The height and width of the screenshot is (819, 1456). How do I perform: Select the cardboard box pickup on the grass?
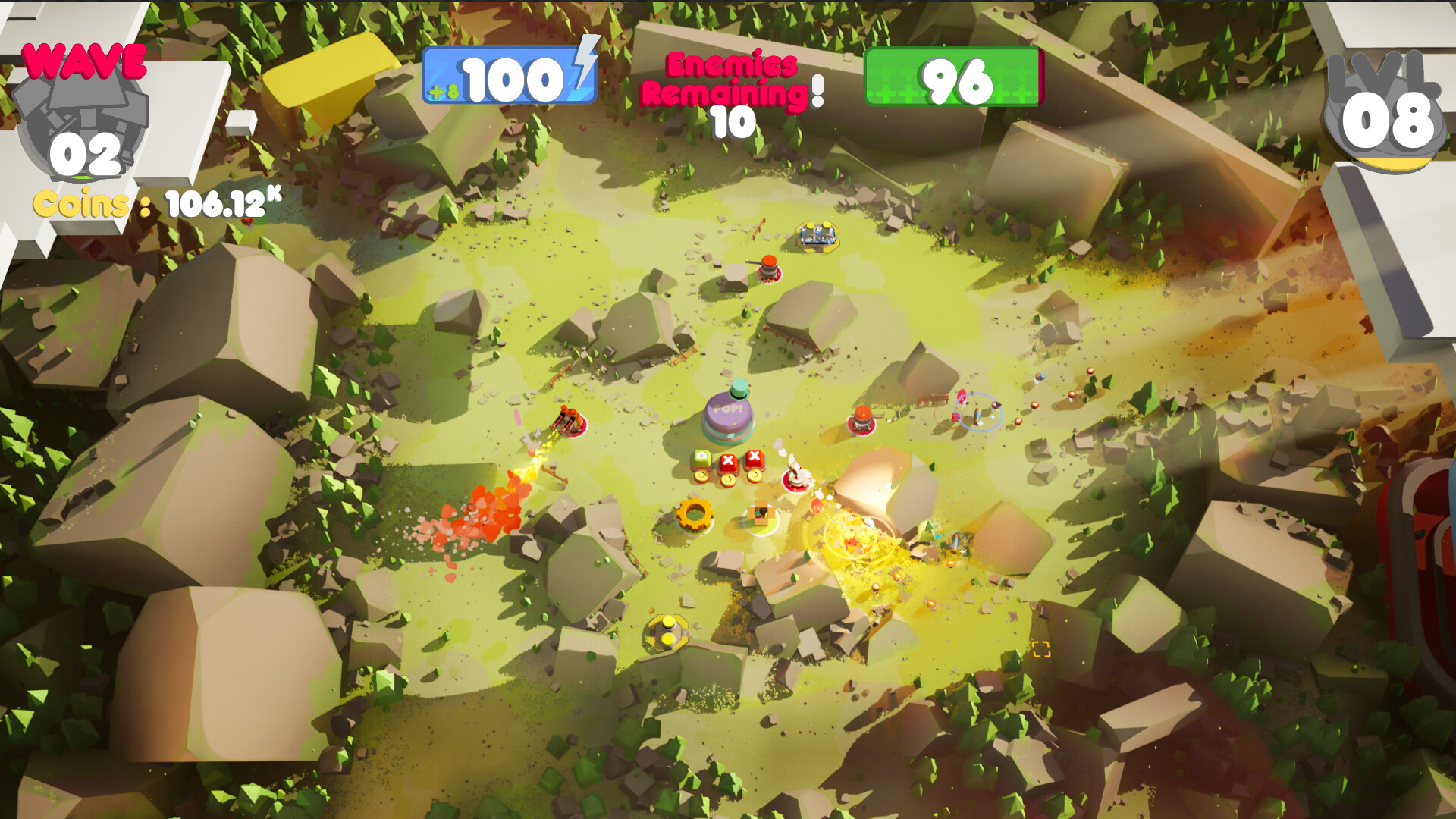761,513
